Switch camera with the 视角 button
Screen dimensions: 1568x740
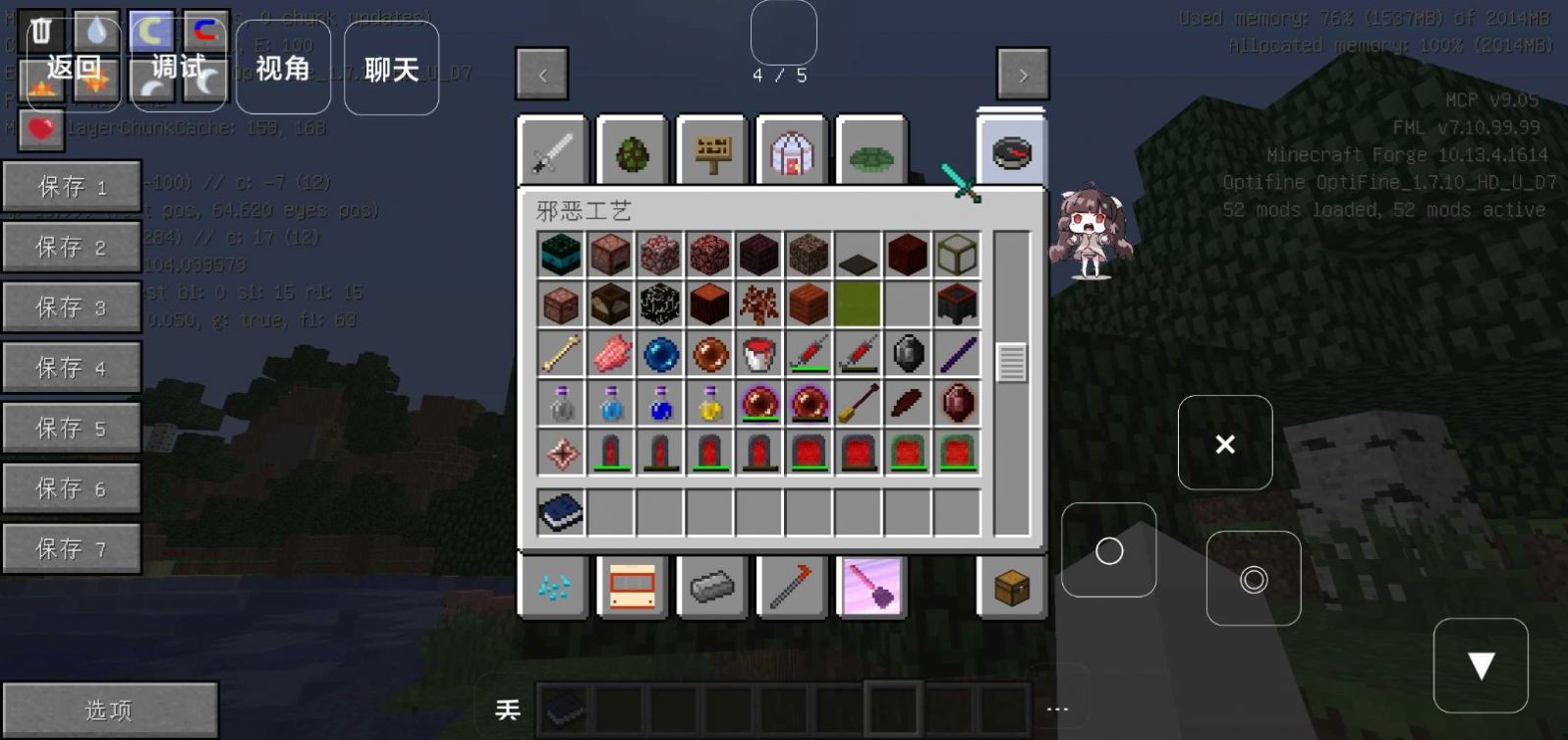point(283,68)
